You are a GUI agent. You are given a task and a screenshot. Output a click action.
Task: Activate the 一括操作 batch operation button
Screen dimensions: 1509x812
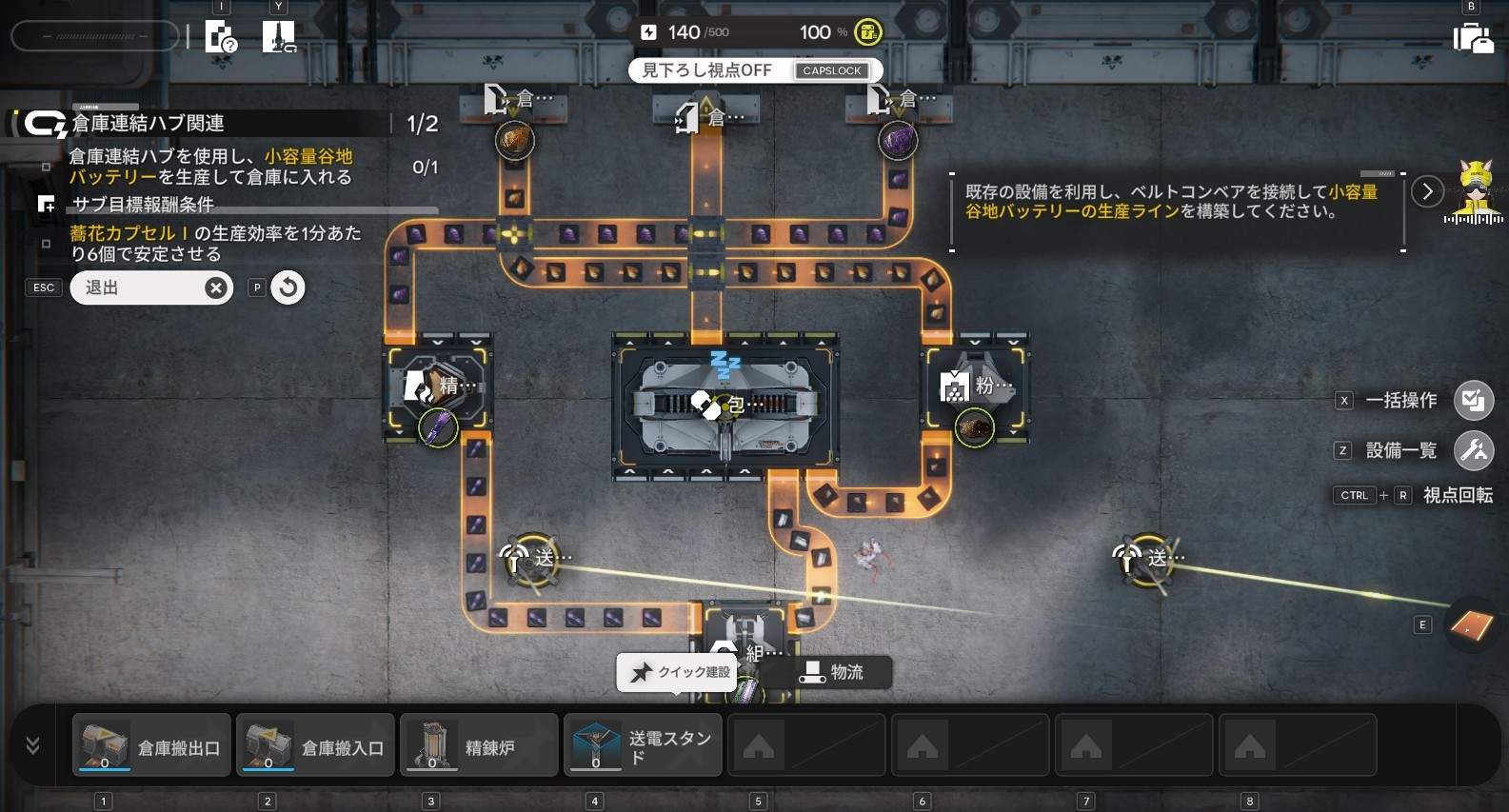pos(1473,400)
